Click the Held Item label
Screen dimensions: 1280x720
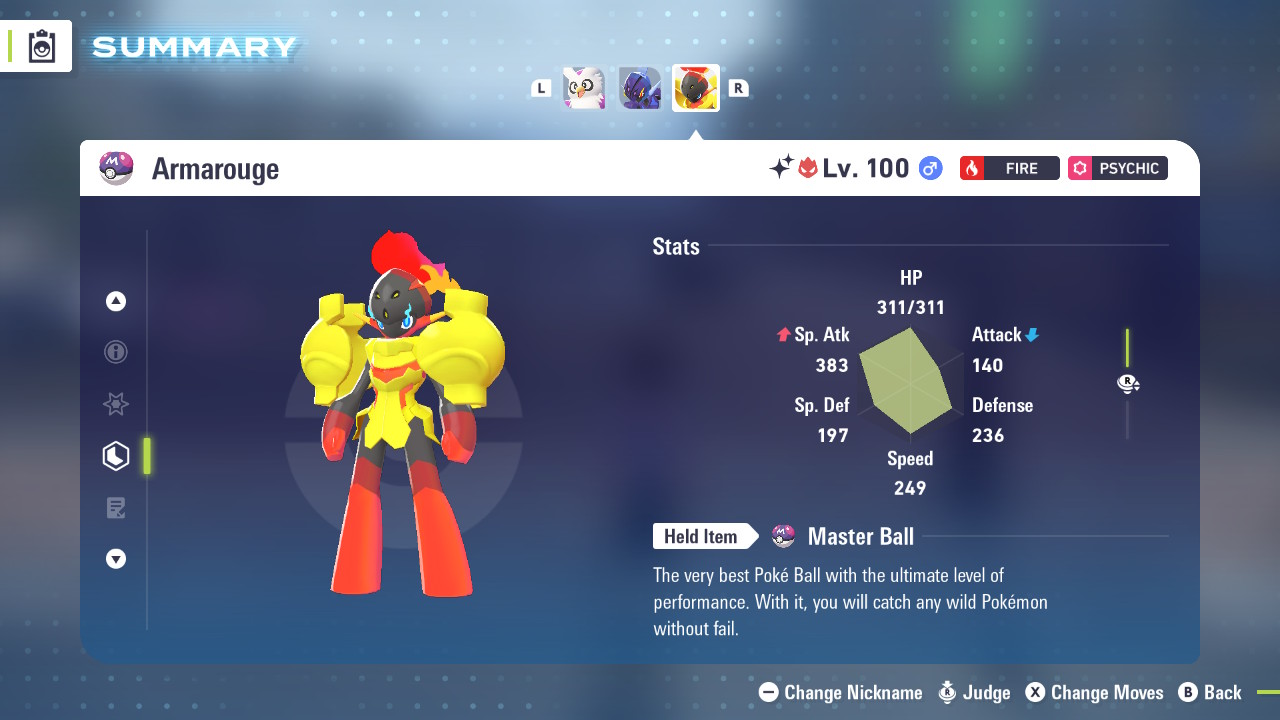point(700,537)
